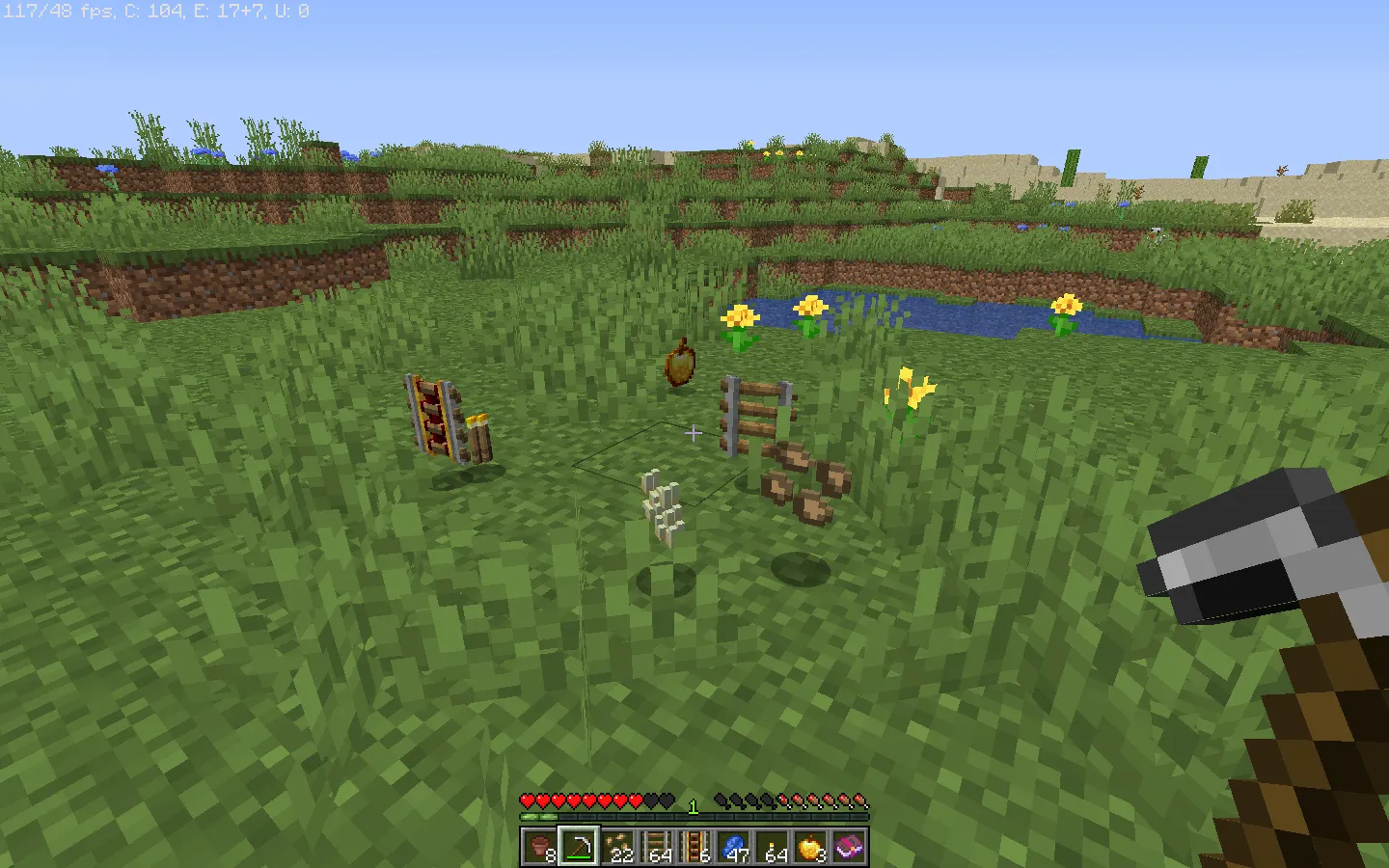Viewport: 1389px width, 868px height.
Task: Select the blue dye stack of 47
Action: coord(733,848)
